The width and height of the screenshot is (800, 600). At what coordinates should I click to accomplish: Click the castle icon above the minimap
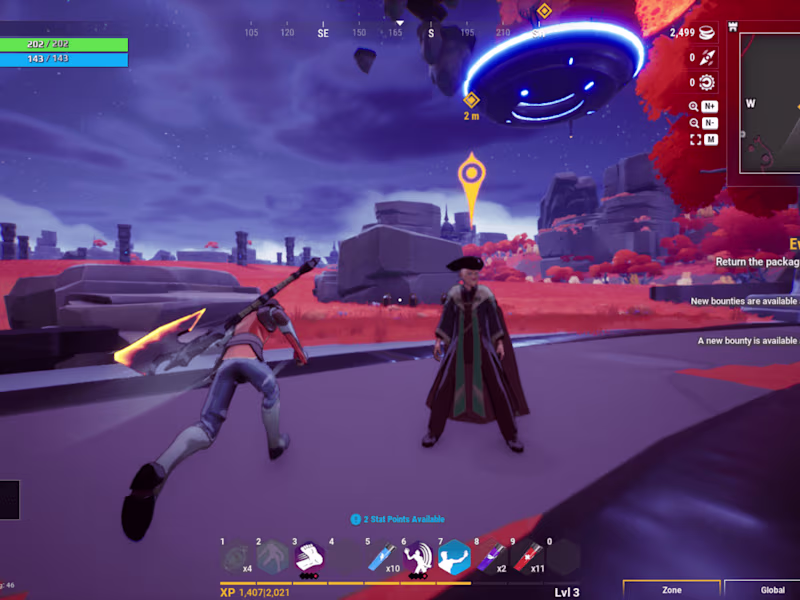click(733, 27)
